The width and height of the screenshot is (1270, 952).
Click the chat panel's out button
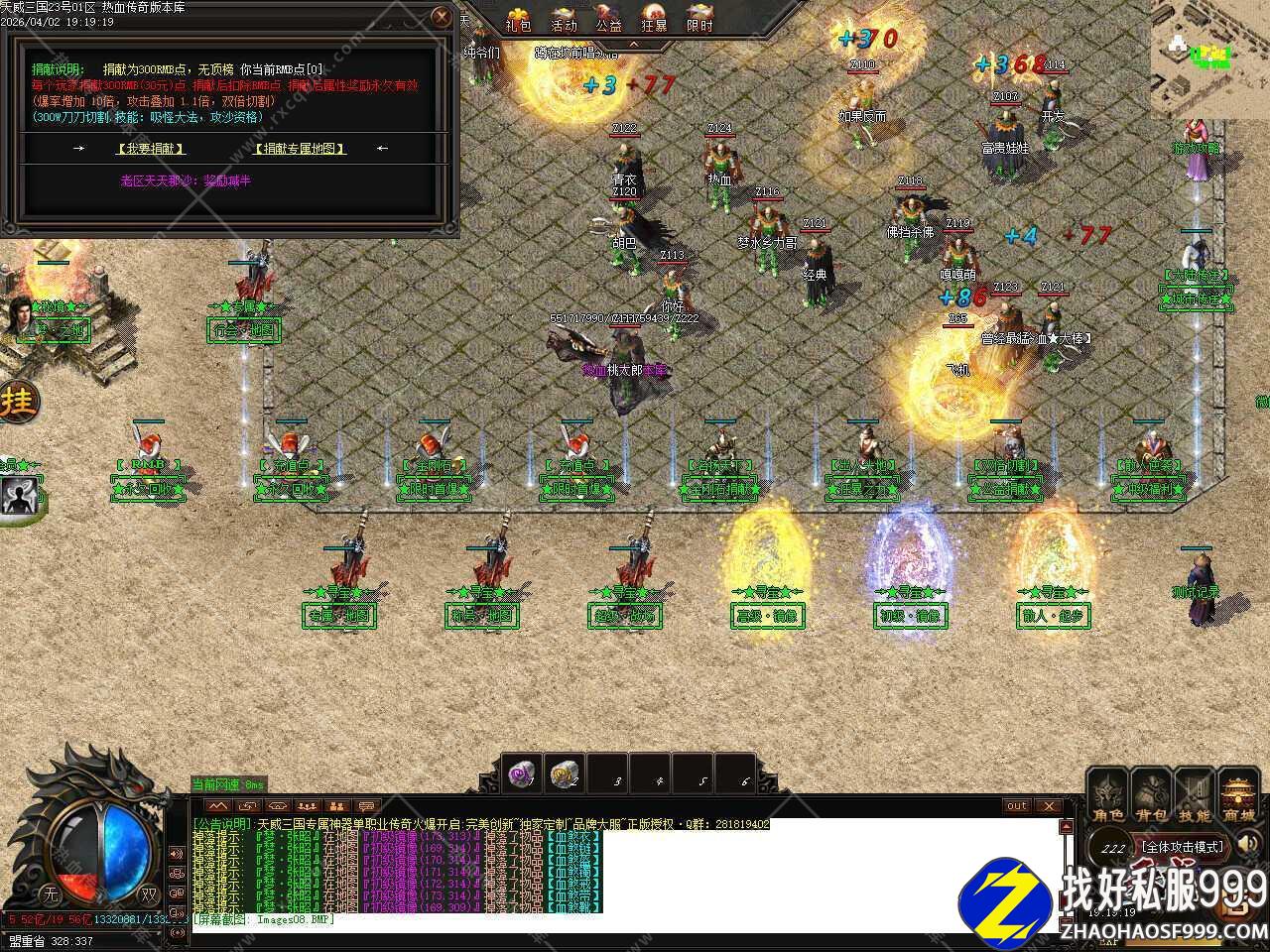tap(1017, 806)
